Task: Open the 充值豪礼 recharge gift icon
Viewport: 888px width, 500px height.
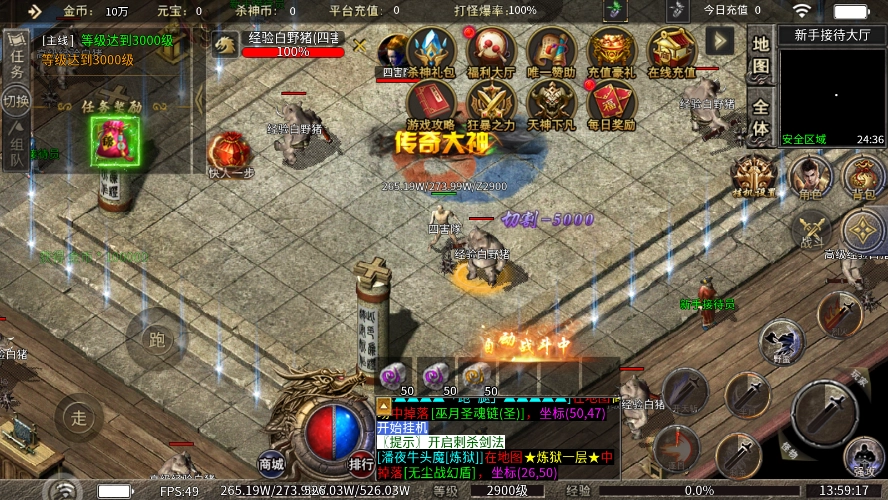Action: [611, 51]
